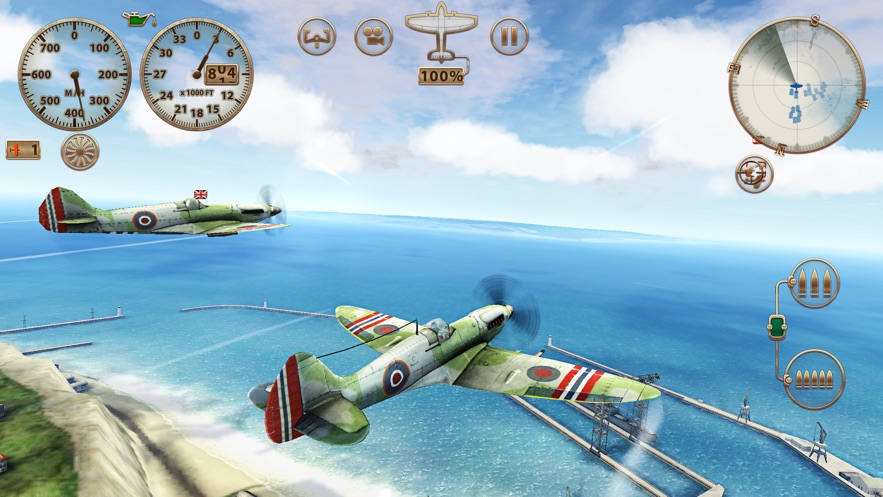Tap the control yoke button
Image resolution: width=883 pixels, height=497 pixels.
click(317, 38)
